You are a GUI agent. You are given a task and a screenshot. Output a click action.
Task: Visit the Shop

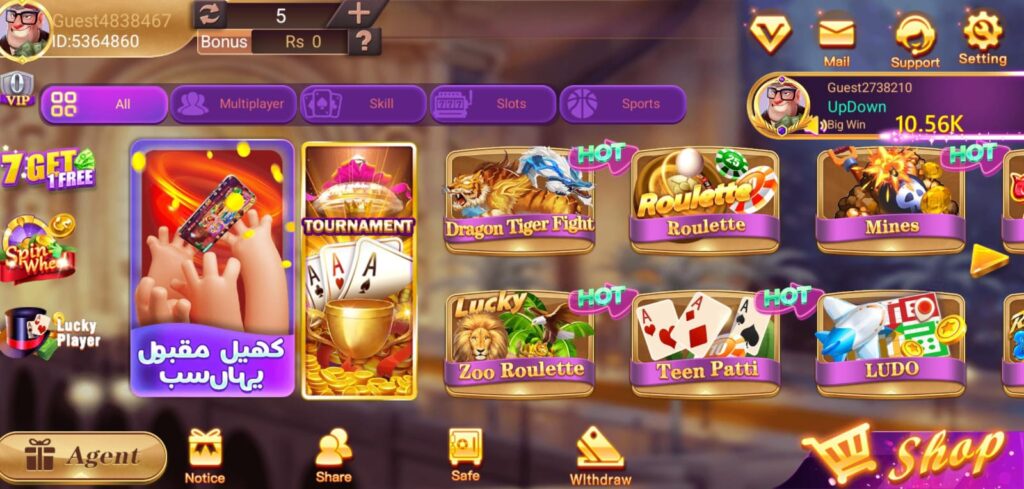tap(910, 456)
